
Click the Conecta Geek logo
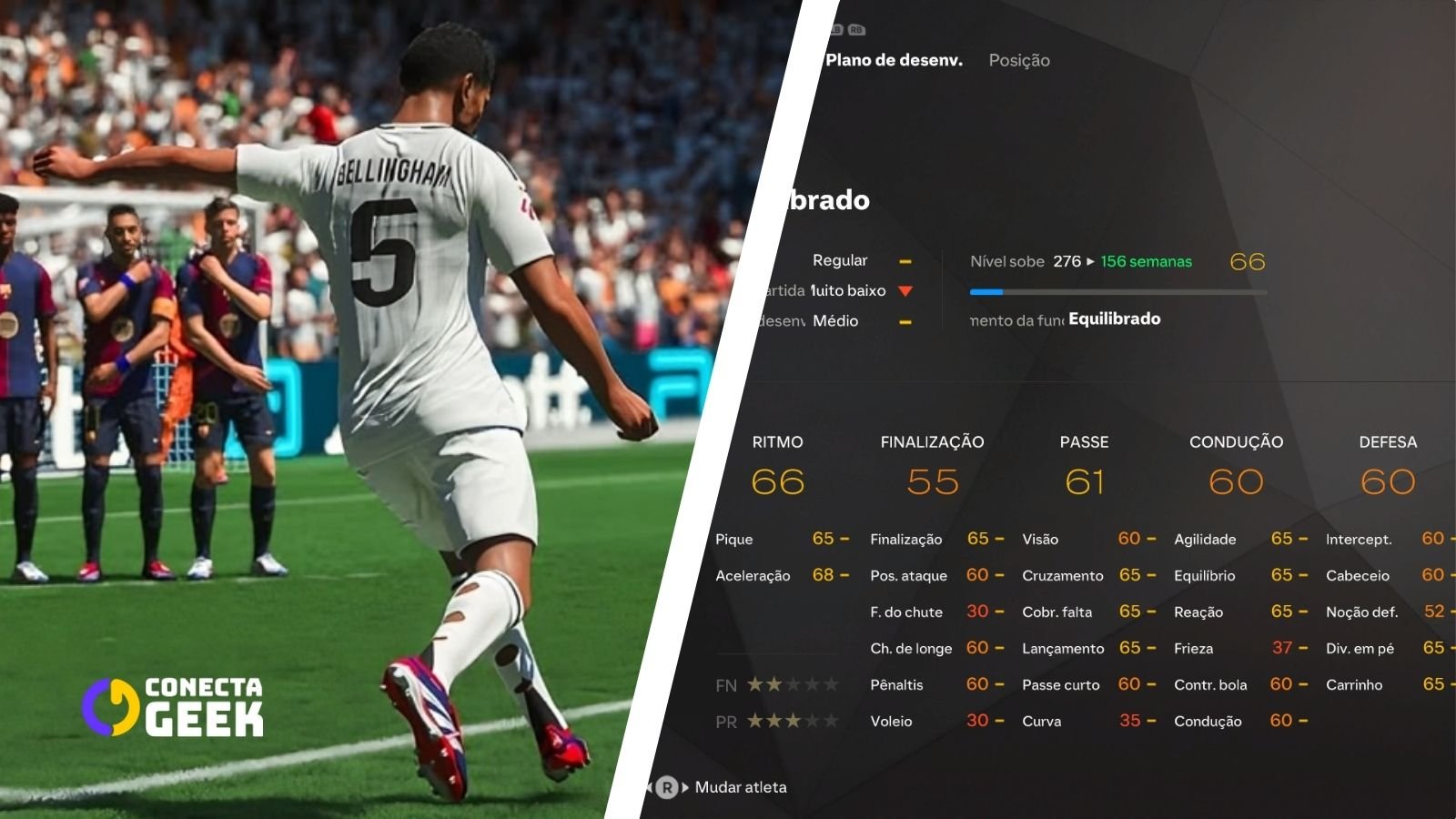click(x=173, y=706)
